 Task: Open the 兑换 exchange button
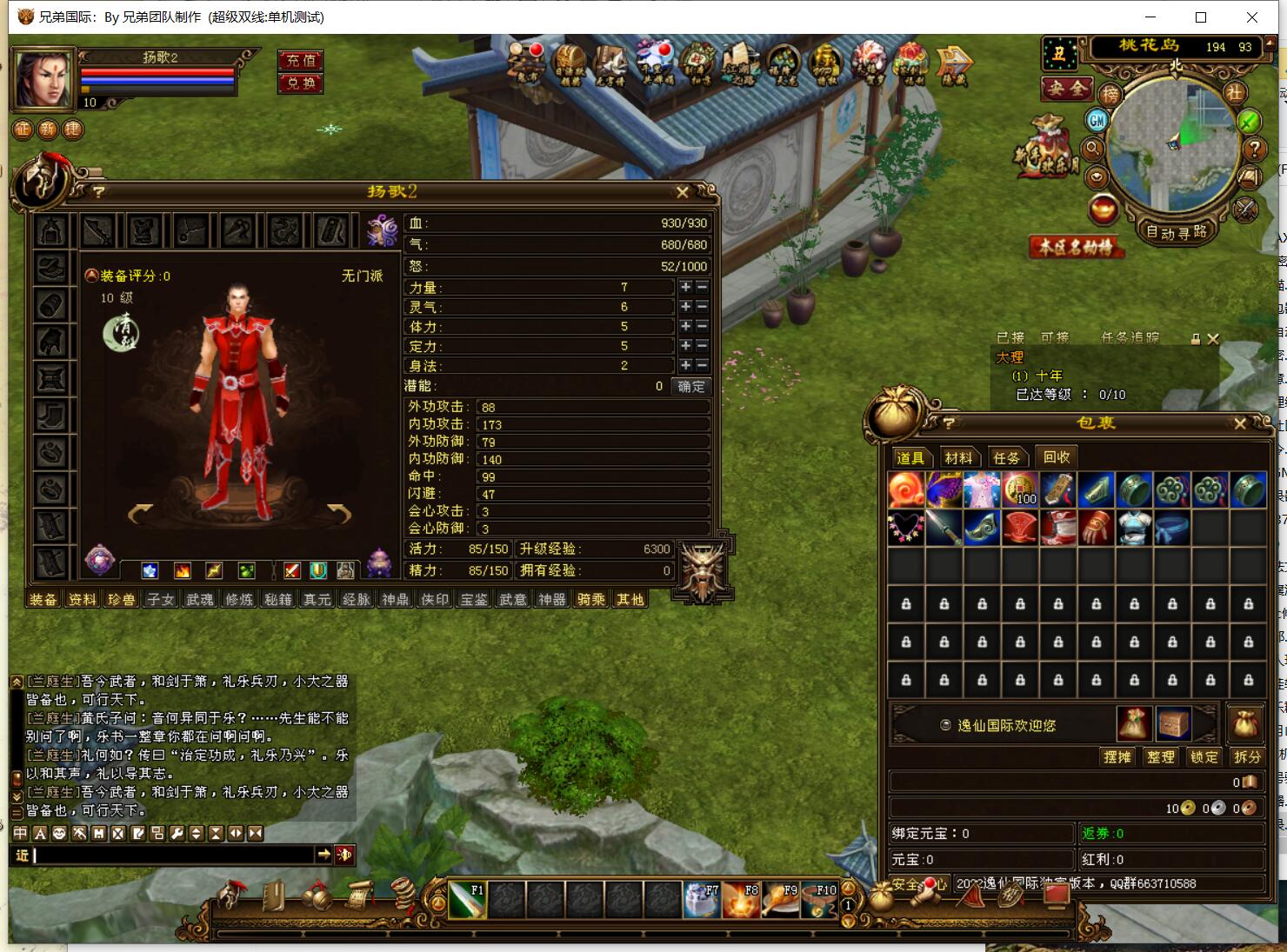pyautogui.click(x=301, y=83)
